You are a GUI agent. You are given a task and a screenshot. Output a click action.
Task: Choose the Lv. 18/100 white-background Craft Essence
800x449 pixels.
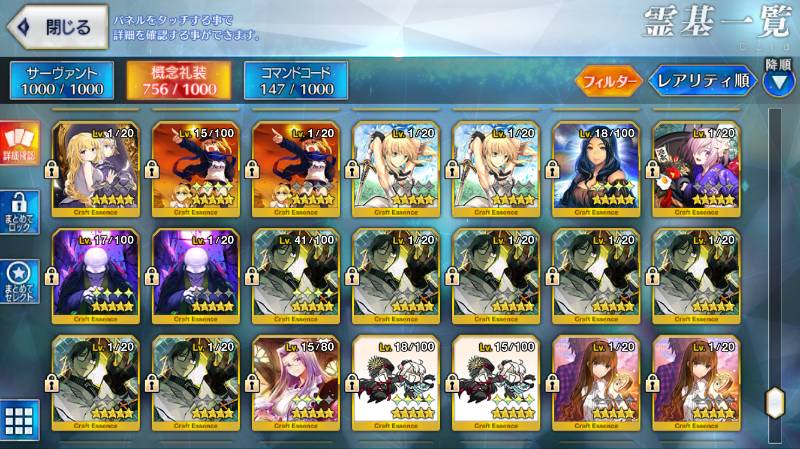pyautogui.click(x=396, y=382)
